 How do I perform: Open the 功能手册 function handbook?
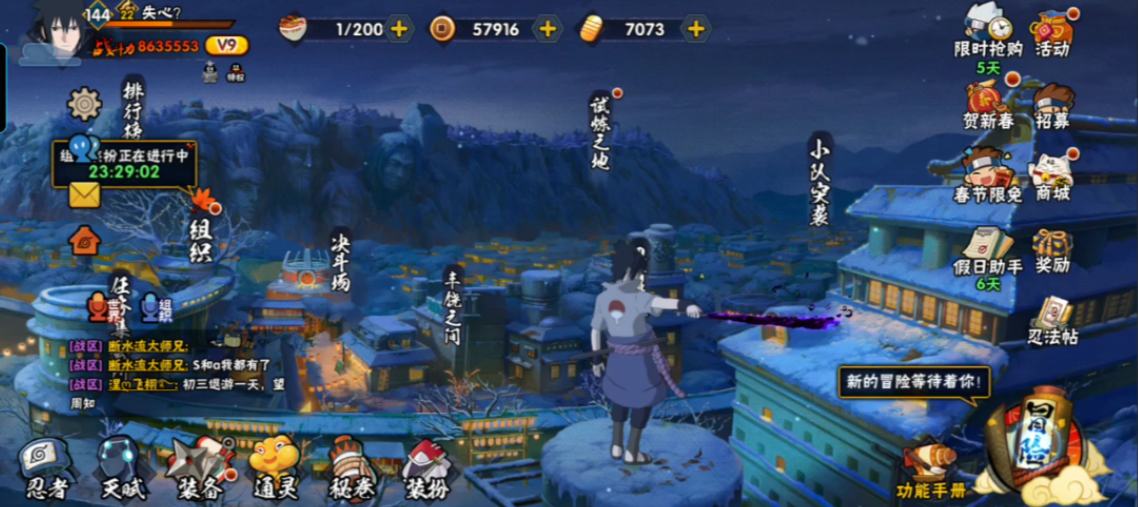click(930, 470)
